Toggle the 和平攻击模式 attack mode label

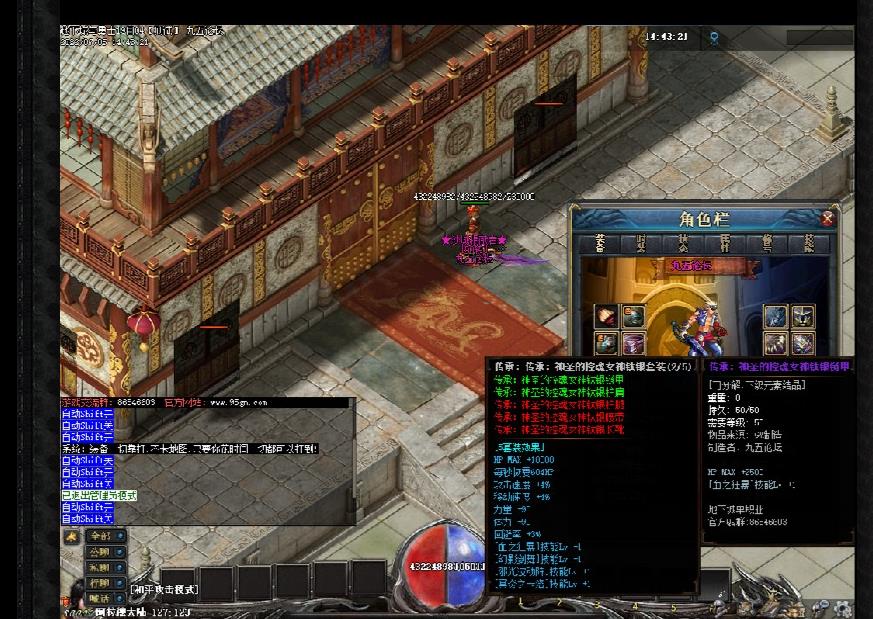click(165, 590)
